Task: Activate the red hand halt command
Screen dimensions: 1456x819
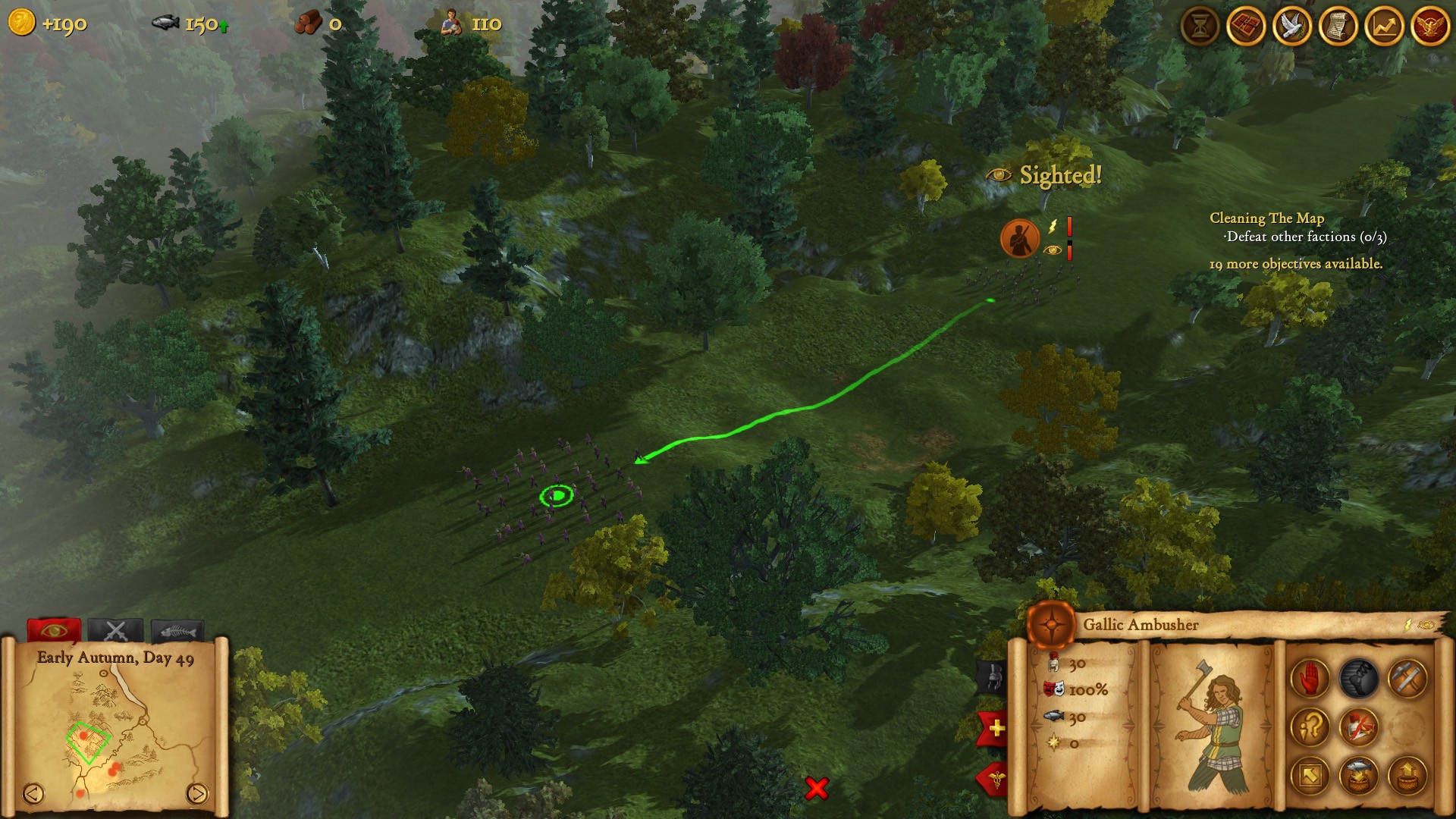Action: tap(1310, 678)
